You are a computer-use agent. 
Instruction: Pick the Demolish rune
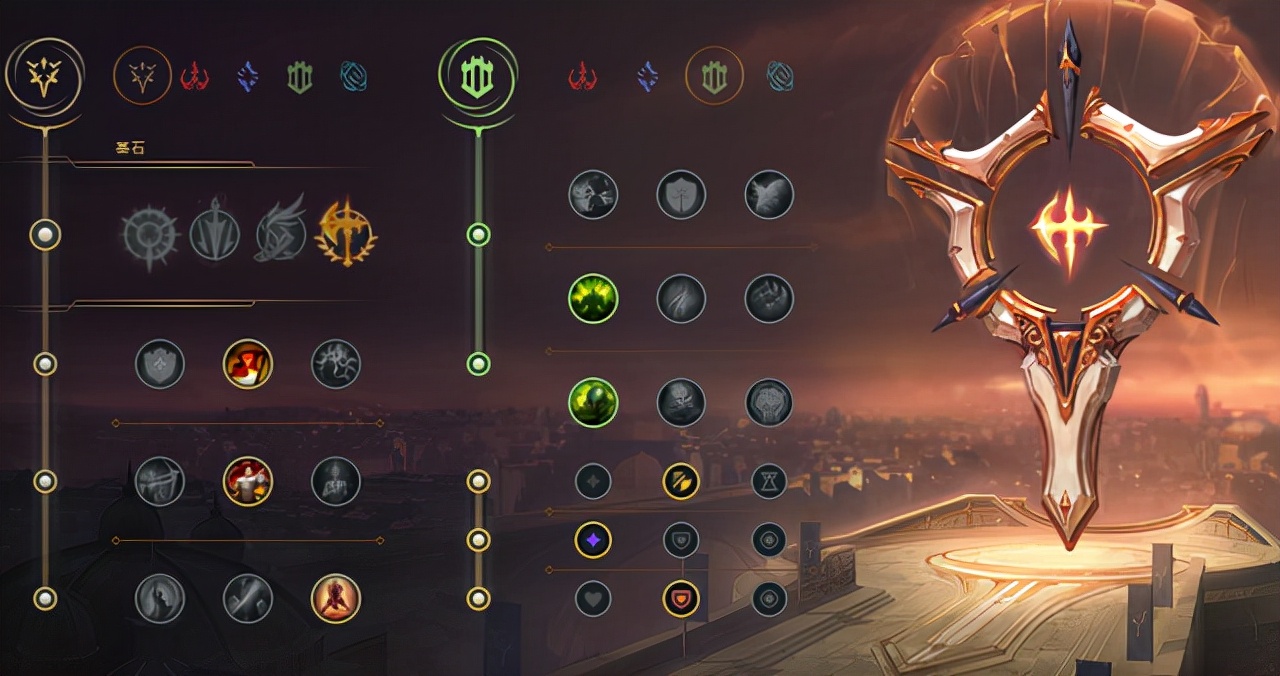point(593,194)
